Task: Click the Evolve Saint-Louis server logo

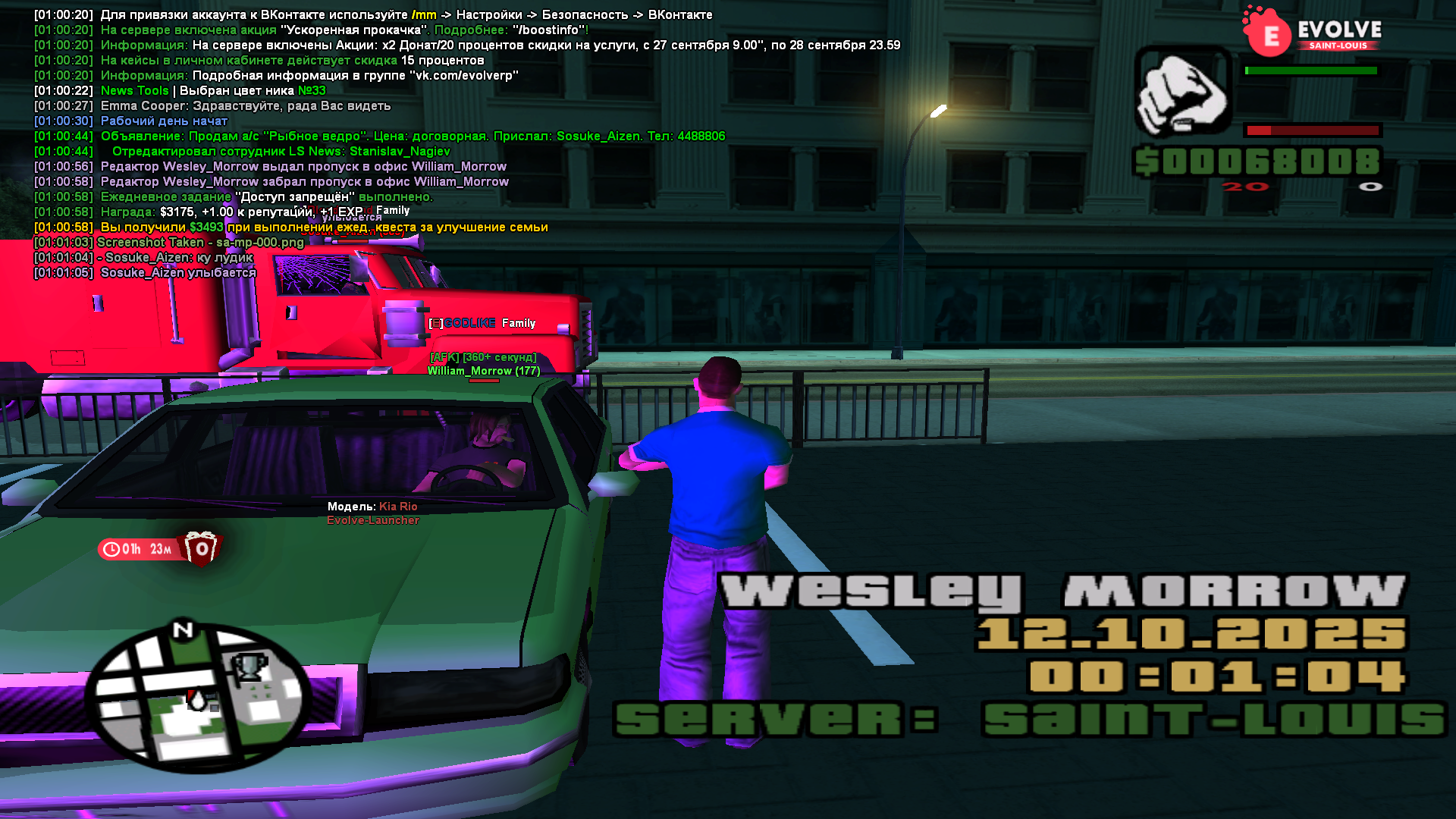Action: (1312, 33)
